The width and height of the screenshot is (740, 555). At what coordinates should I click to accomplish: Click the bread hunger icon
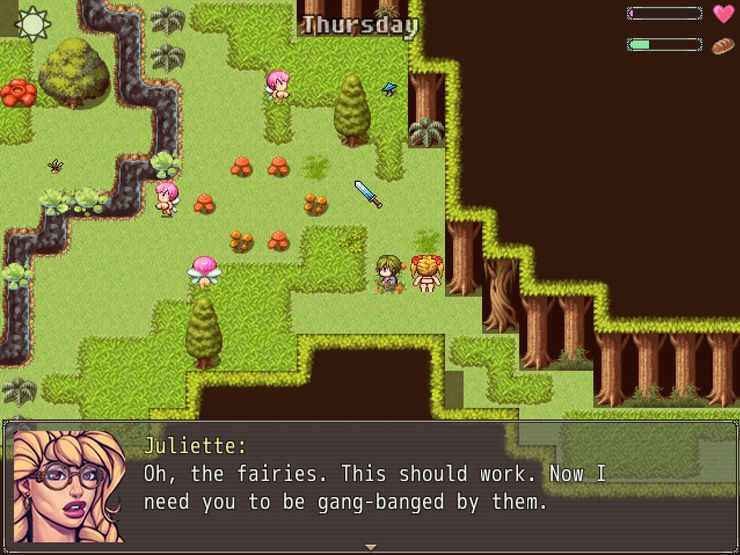click(x=723, y=45)
